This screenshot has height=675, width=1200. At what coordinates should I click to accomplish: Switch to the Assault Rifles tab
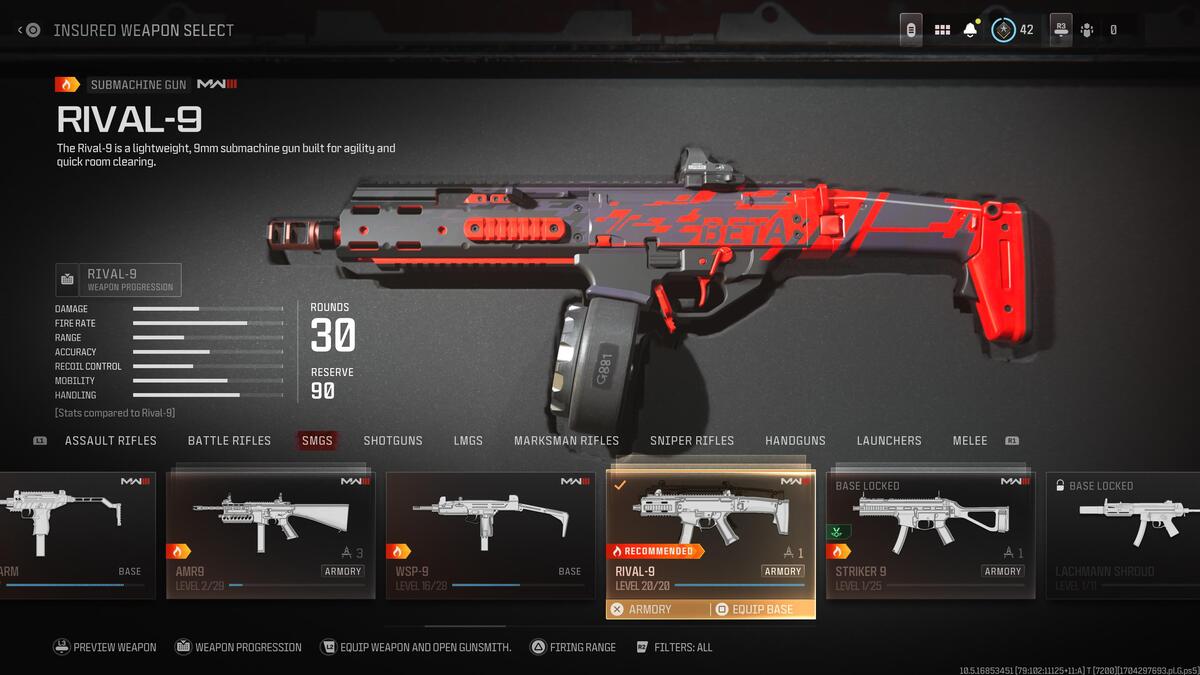point(110,440)
